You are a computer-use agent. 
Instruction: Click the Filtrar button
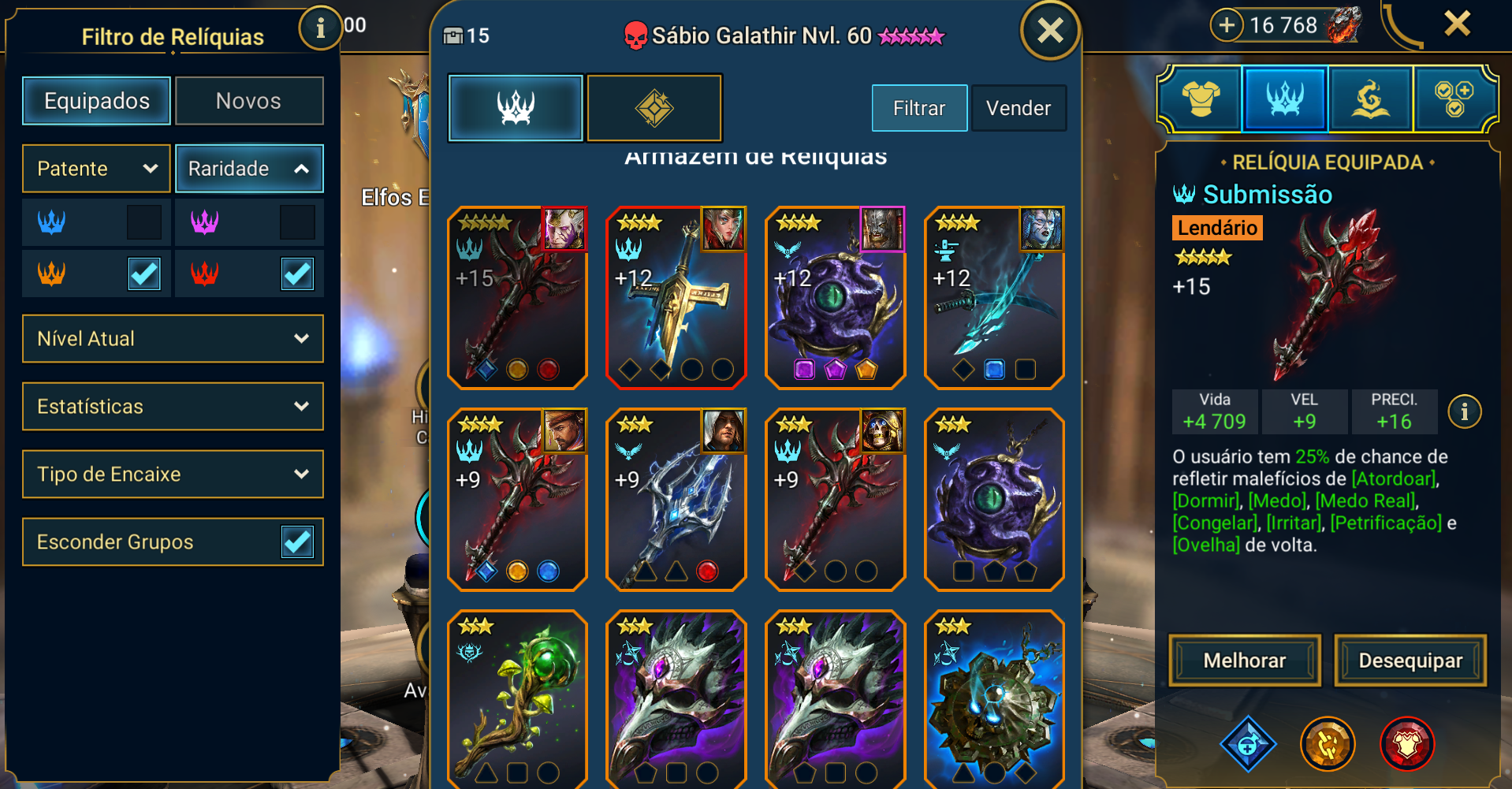[919, 108]
